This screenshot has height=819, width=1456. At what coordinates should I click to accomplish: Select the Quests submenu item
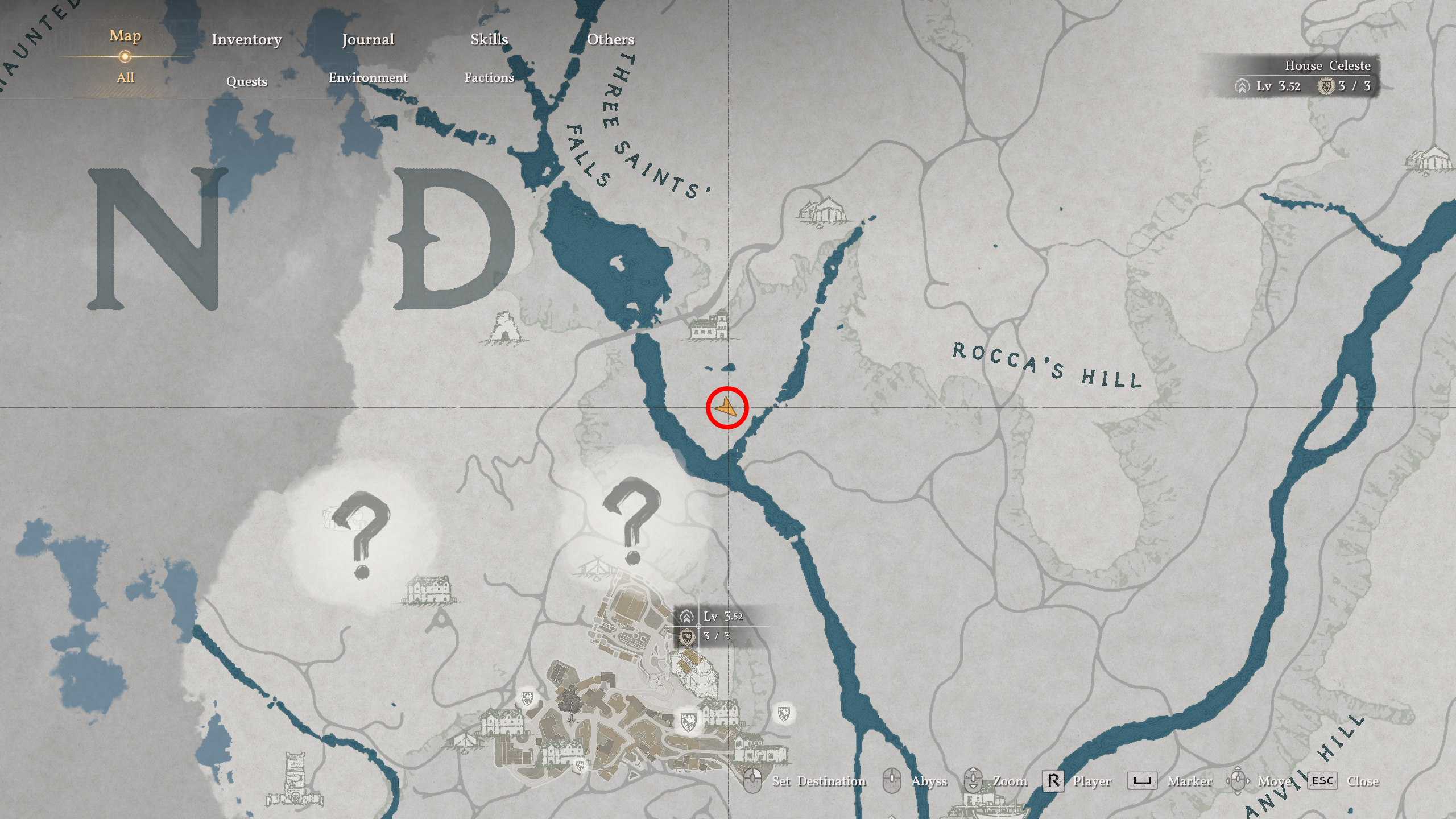[246, 81]
